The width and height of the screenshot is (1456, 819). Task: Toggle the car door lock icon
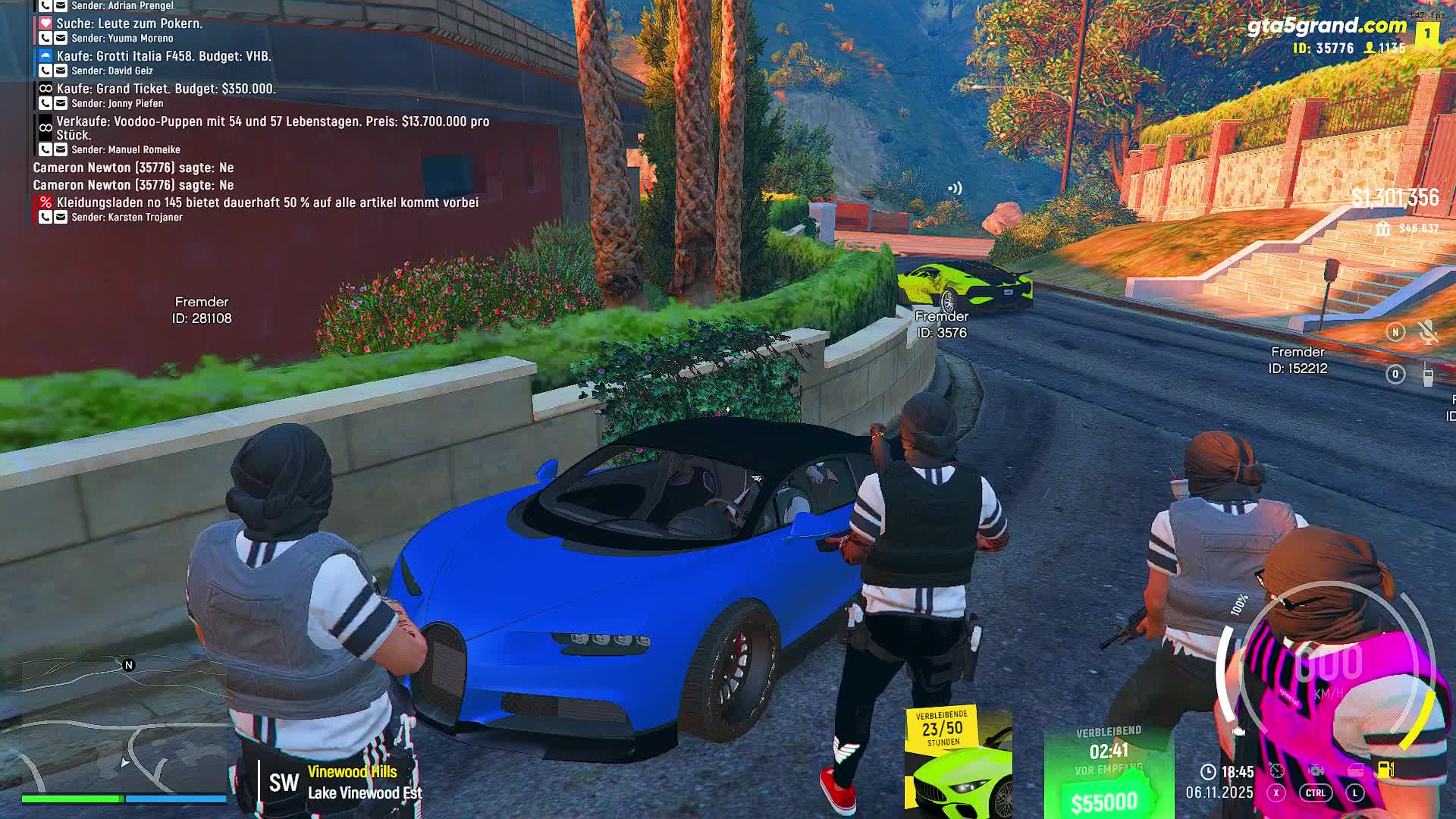click(x=1355, y=770)
